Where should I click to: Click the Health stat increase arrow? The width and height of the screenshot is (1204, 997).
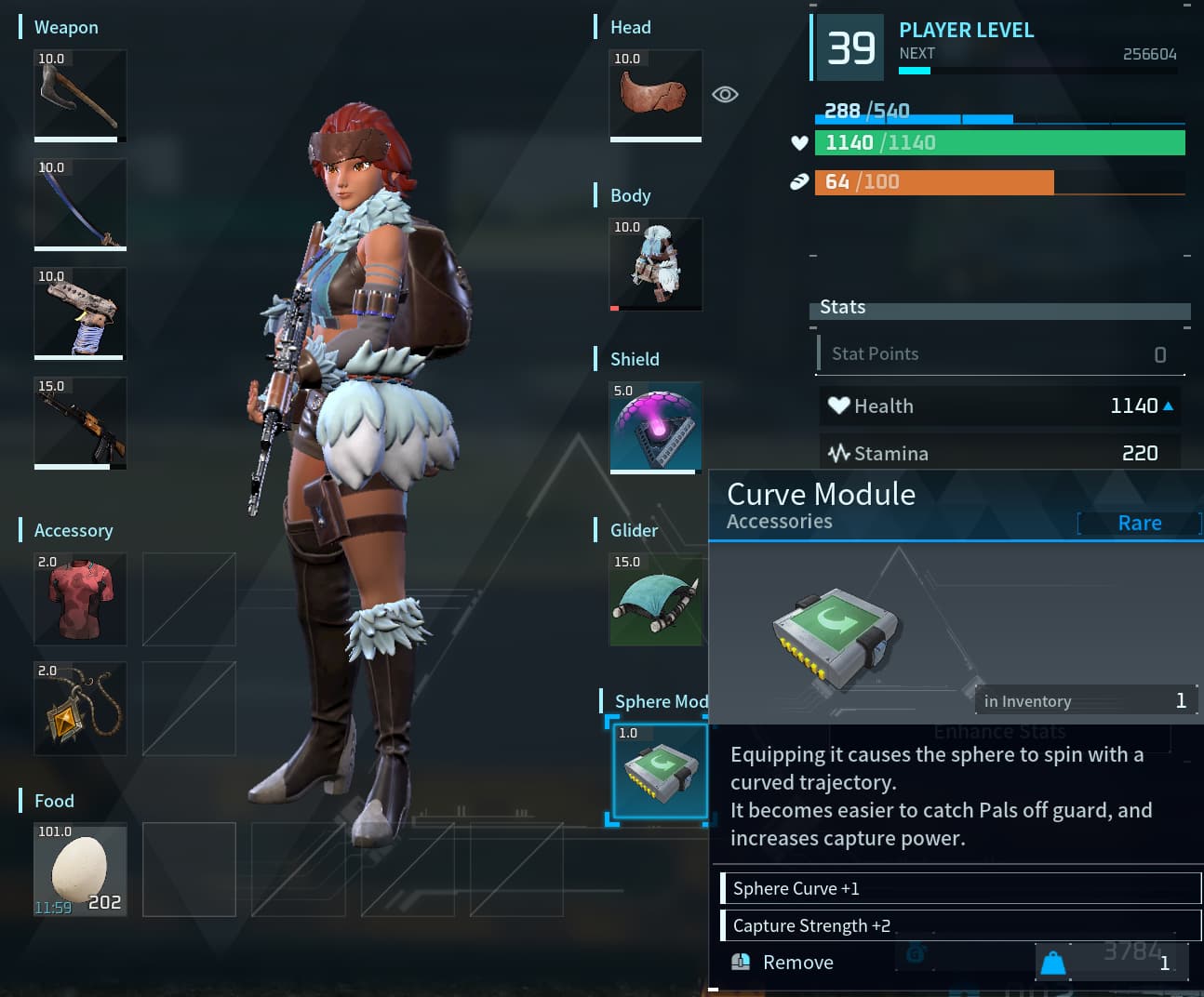pyautogui.click(x=1170, y=405)
